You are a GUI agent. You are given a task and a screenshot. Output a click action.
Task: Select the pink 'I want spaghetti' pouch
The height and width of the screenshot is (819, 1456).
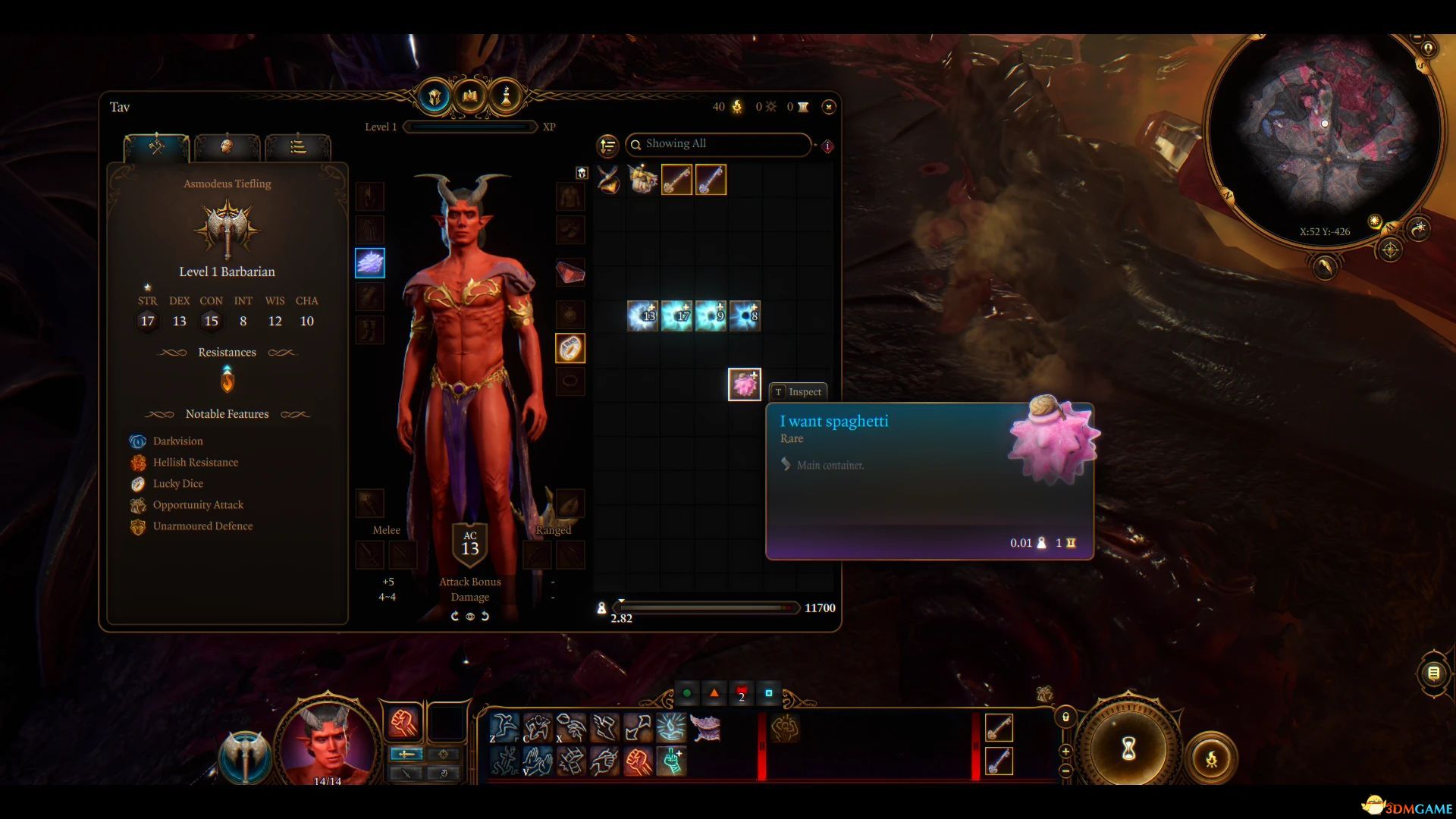(744, 384)
